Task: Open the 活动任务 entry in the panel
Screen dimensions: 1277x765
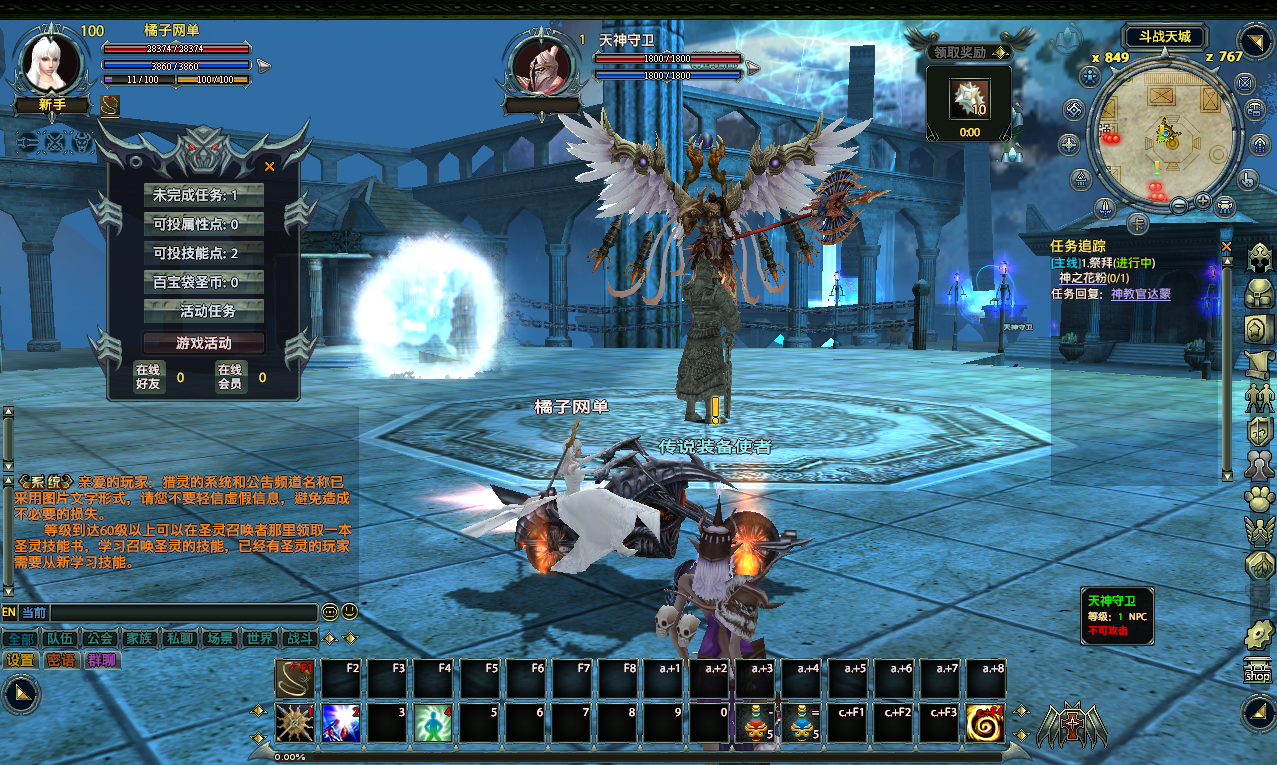Action: 204,311
